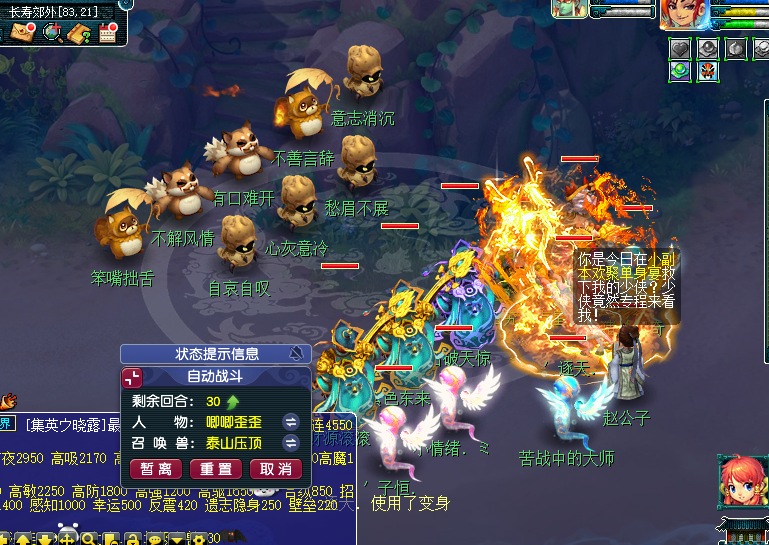The image size is (769, 545).
Task: Select the masked pet portrait at top
Action: click(570, 8)
